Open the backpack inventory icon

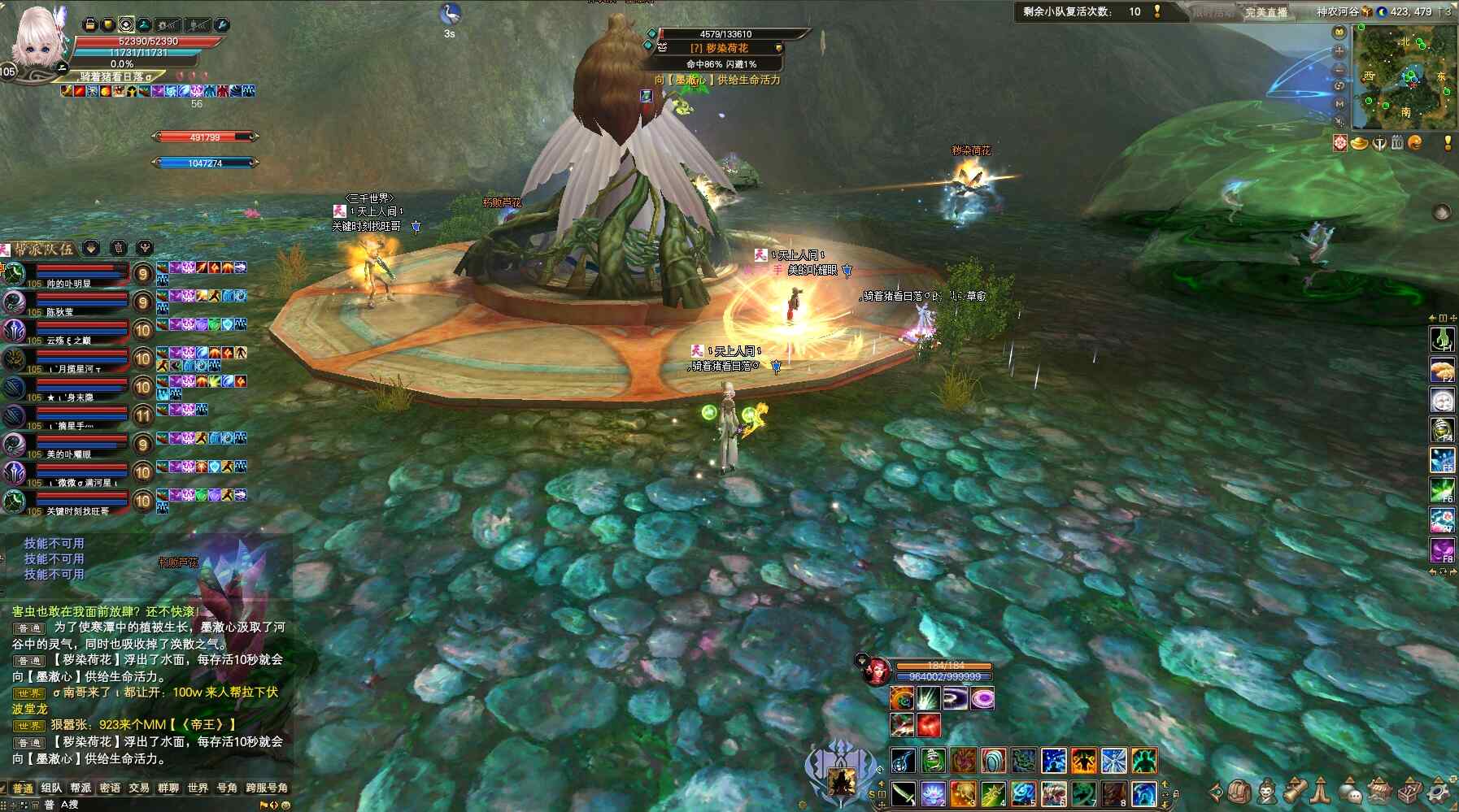(x=1239, y=790)
